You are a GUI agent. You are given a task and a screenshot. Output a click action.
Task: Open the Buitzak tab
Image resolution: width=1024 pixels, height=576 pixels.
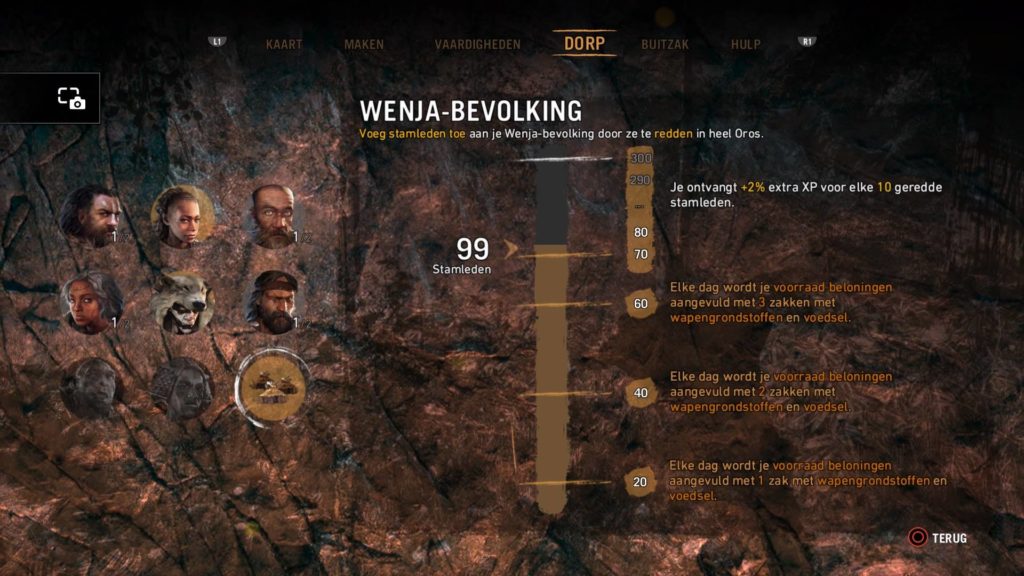coord(665,44)
